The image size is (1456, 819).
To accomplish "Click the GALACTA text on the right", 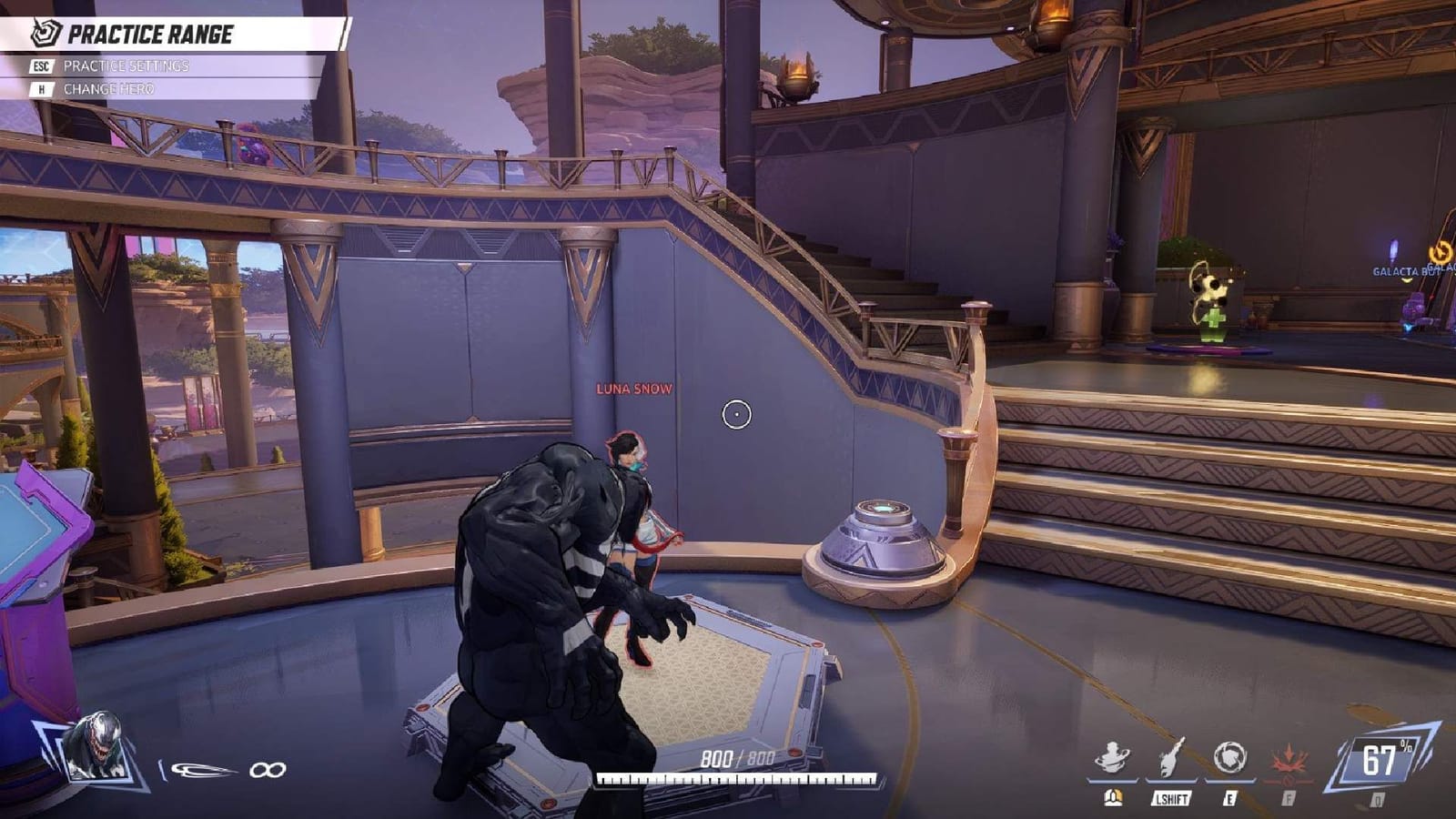I will click(1400, 271).
